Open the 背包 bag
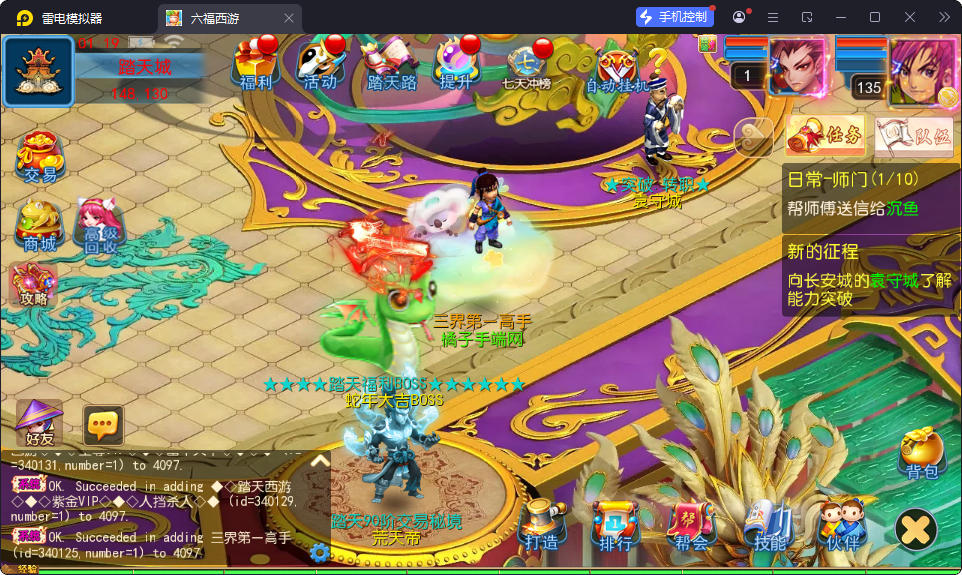The height and width of the screenshot is (575, 962). coord(921,455)
